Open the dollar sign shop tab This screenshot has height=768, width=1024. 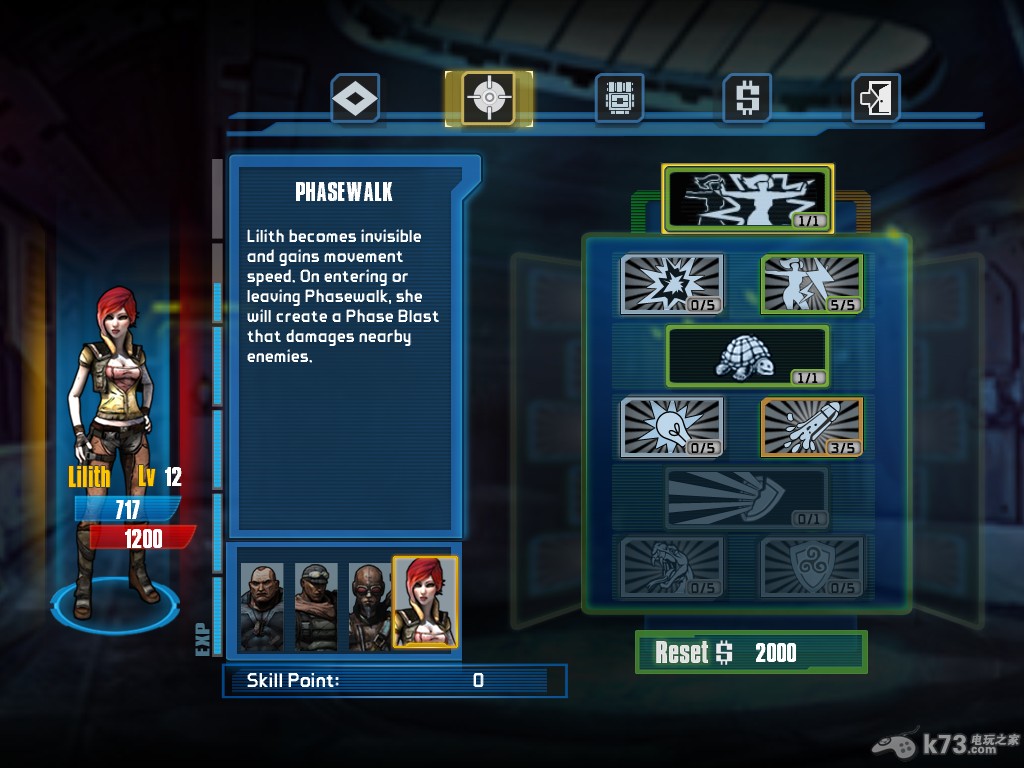click(747, 98)
